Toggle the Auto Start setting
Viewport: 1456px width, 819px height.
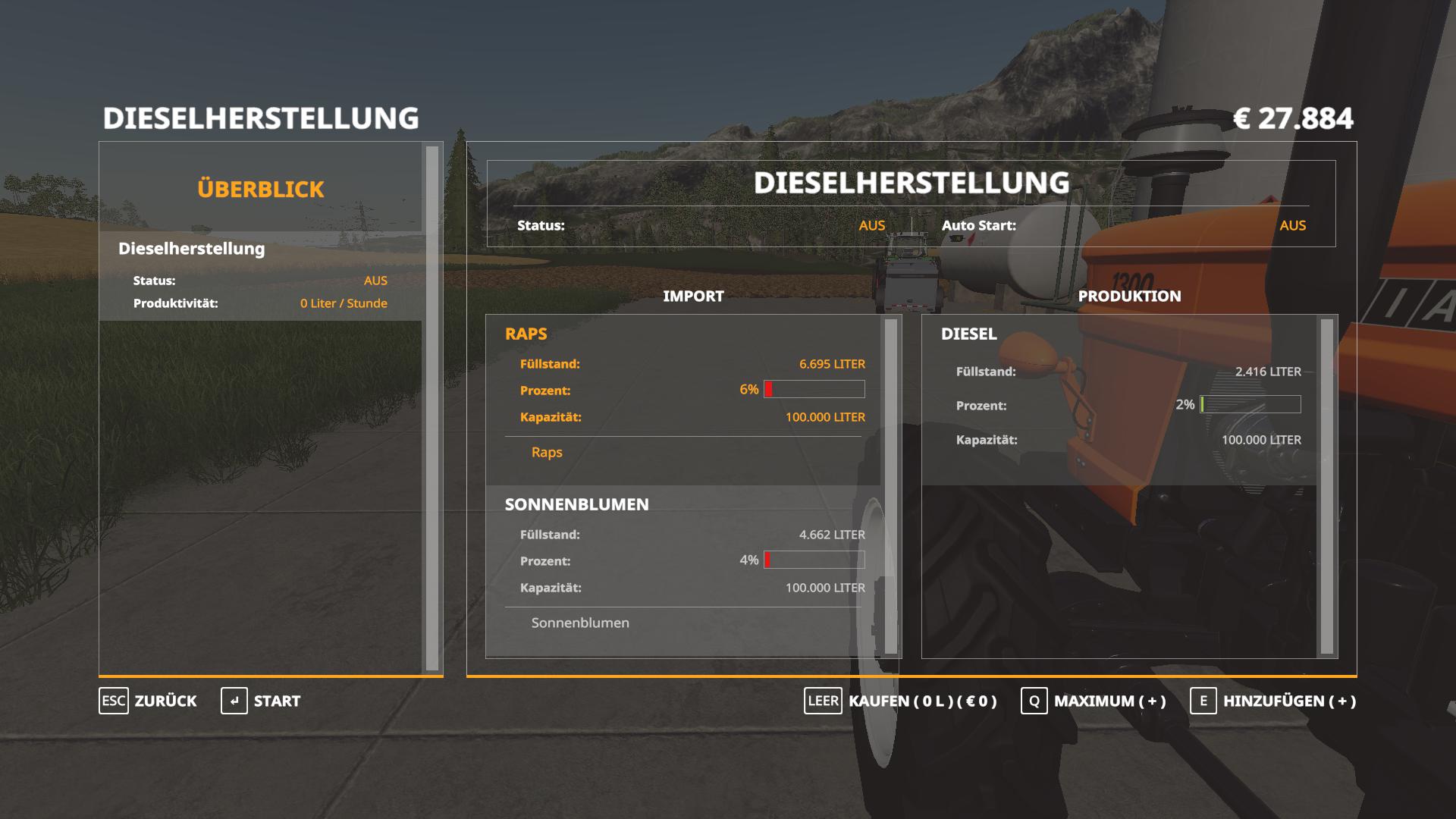[1292, 225]
